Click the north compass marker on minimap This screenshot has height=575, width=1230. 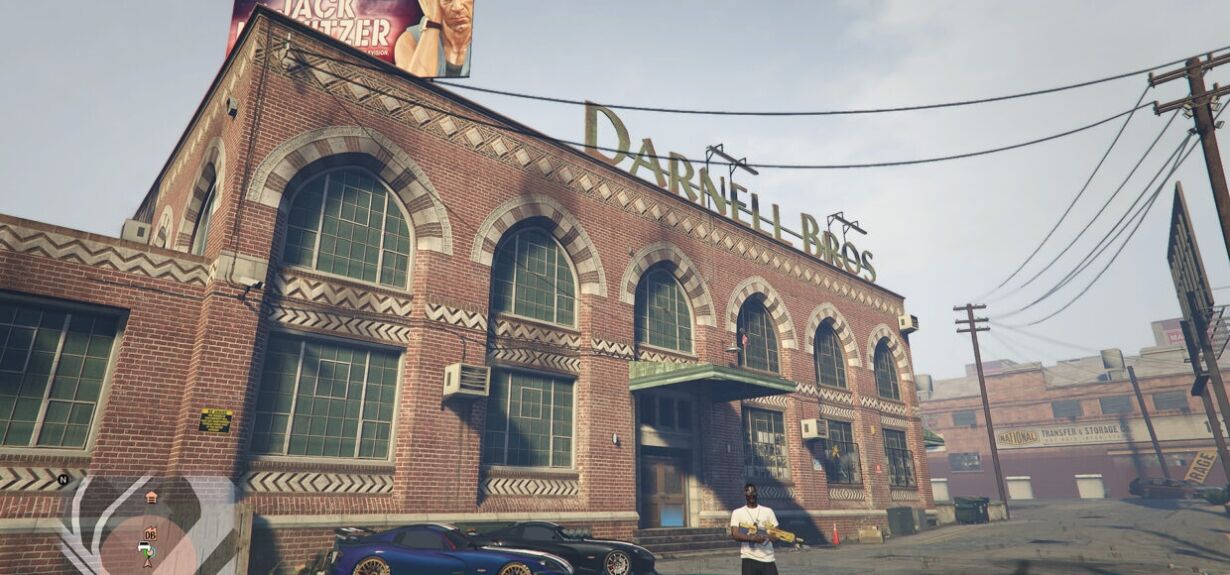(x=63, y=480)
